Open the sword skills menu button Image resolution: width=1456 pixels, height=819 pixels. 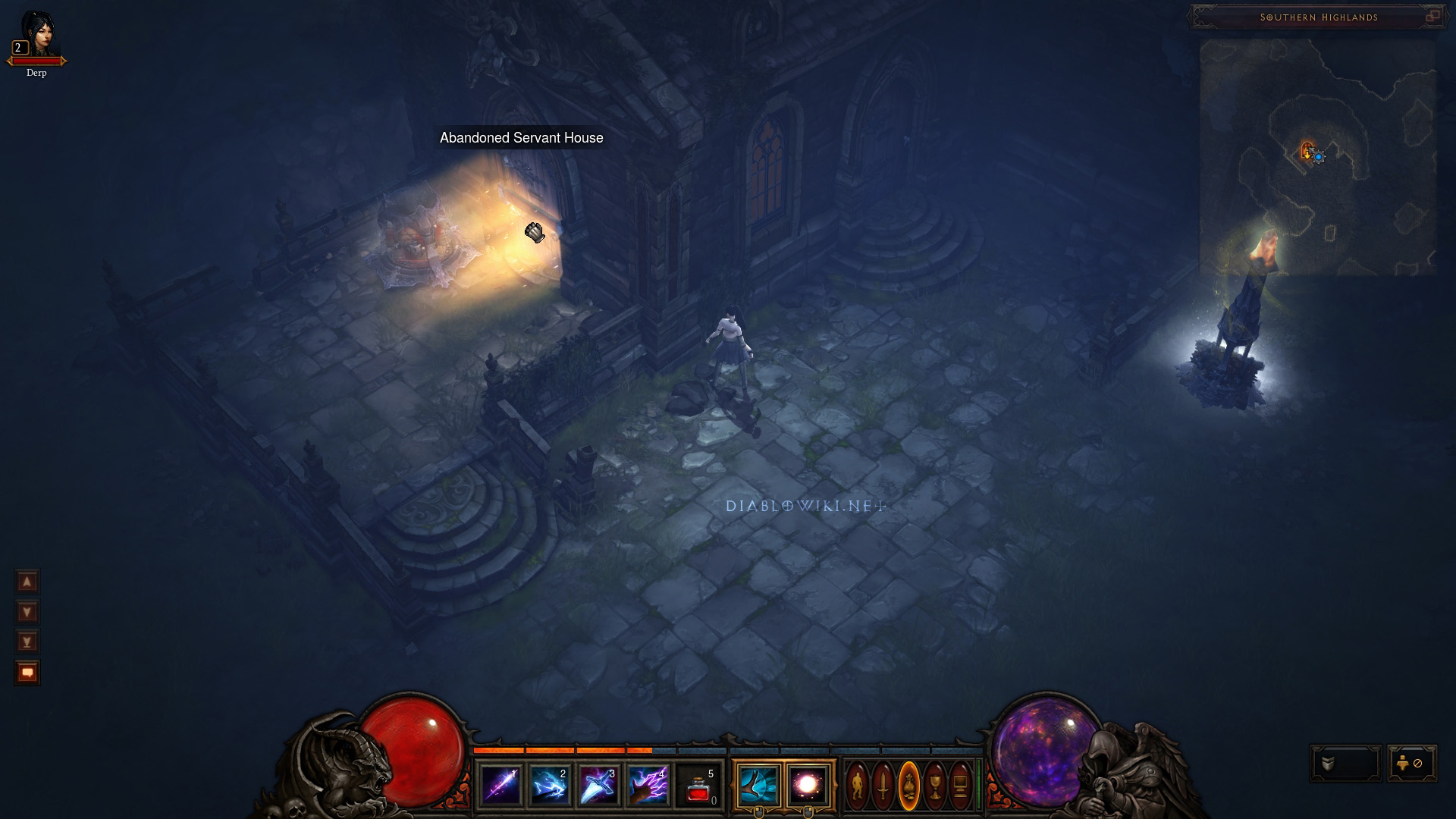(883, 786)
